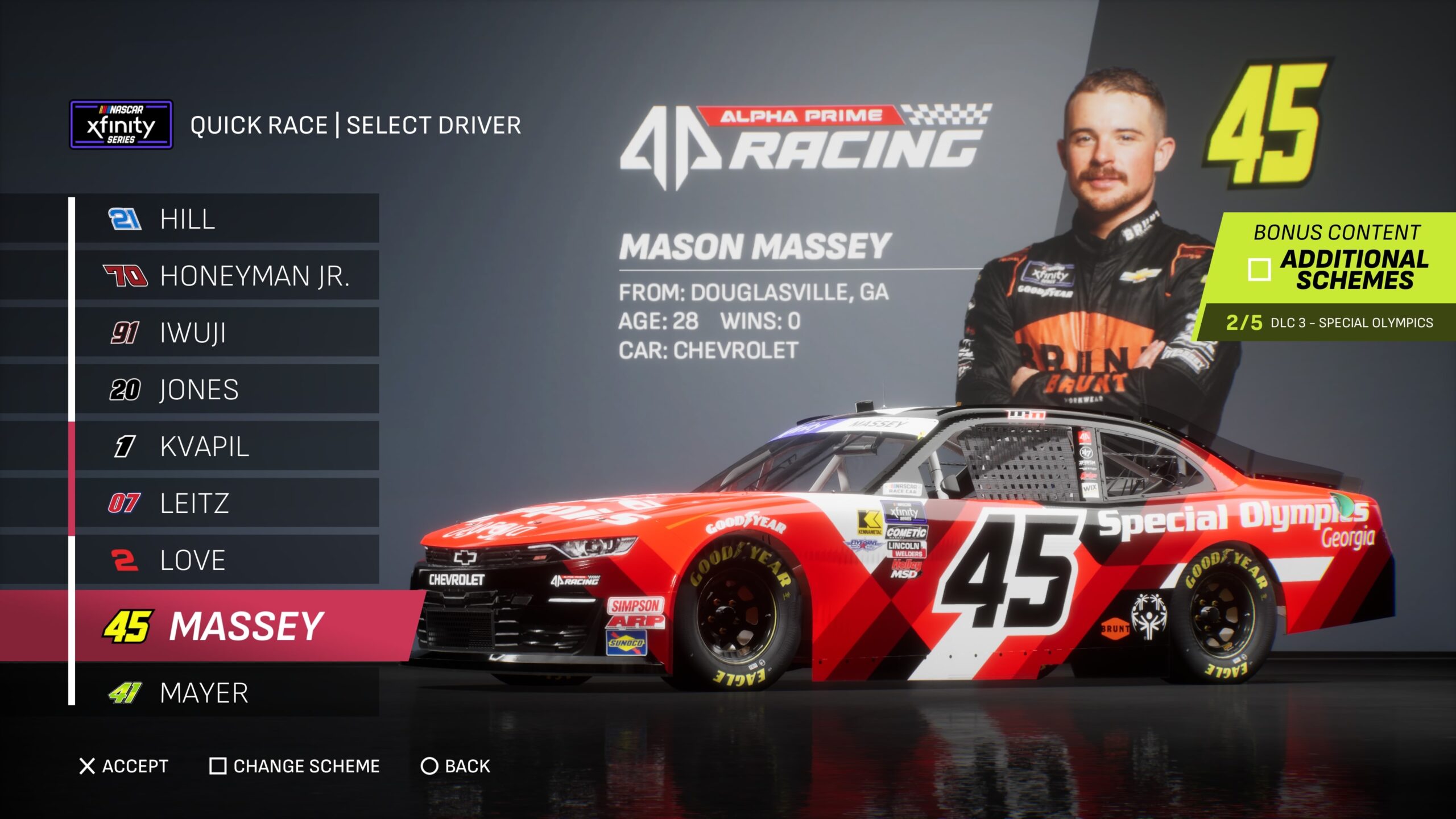This screenshot has width=1456, height=819.
Task: Select Leitz car 07 entry
Action: 226,503
